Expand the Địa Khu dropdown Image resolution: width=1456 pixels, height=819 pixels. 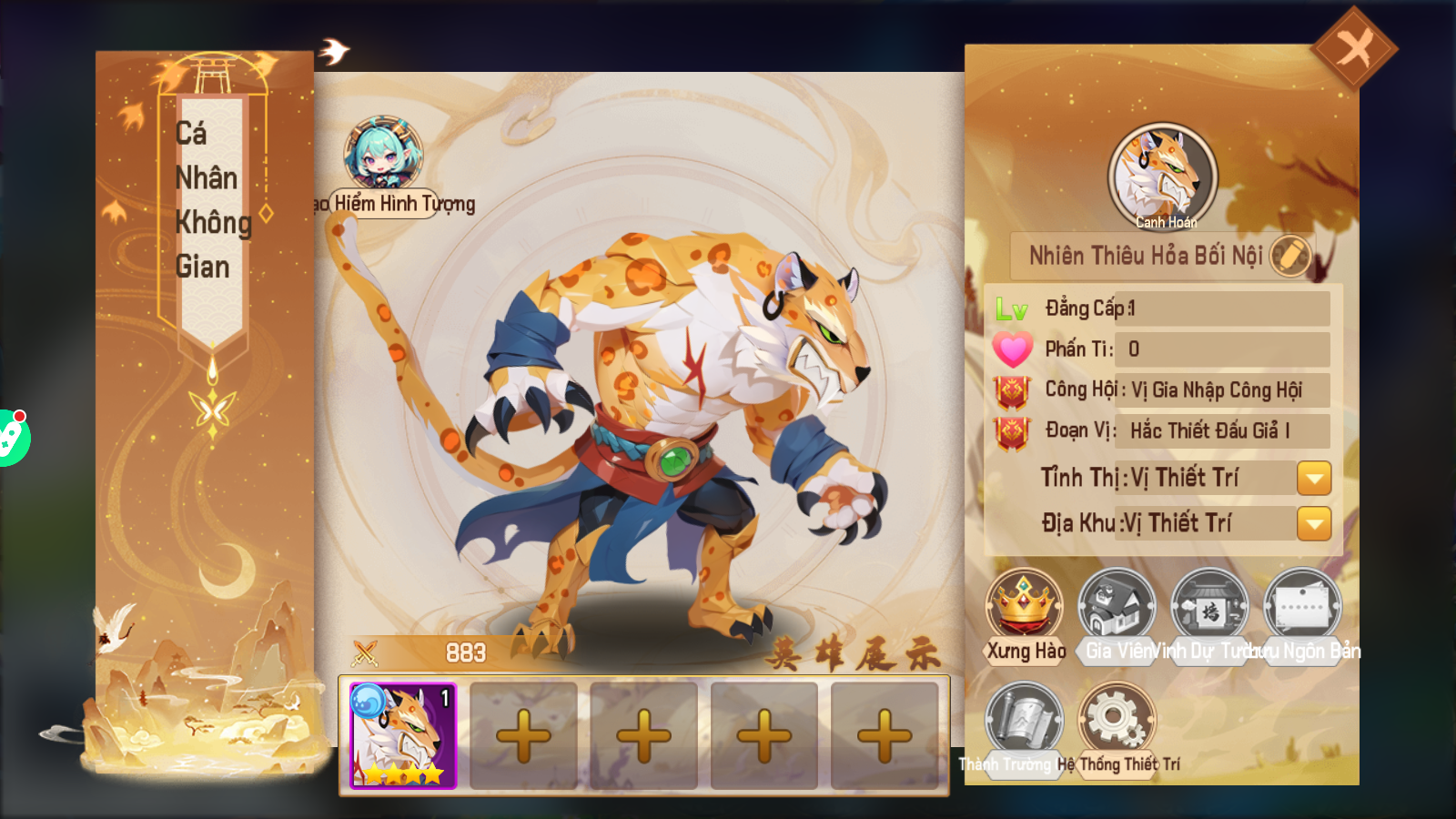pos(1313,523)
